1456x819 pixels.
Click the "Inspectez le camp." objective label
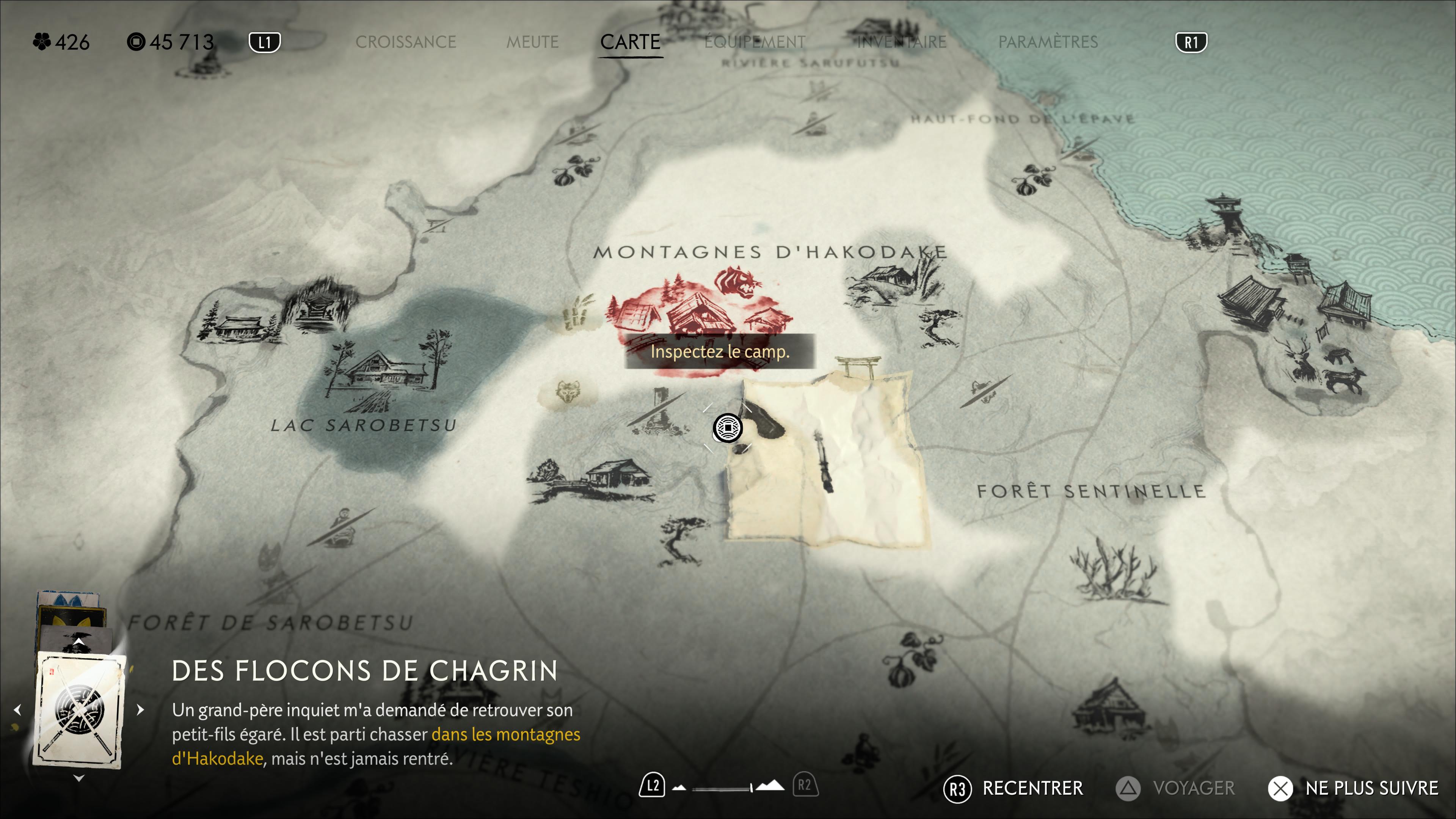tap(720, 351)
